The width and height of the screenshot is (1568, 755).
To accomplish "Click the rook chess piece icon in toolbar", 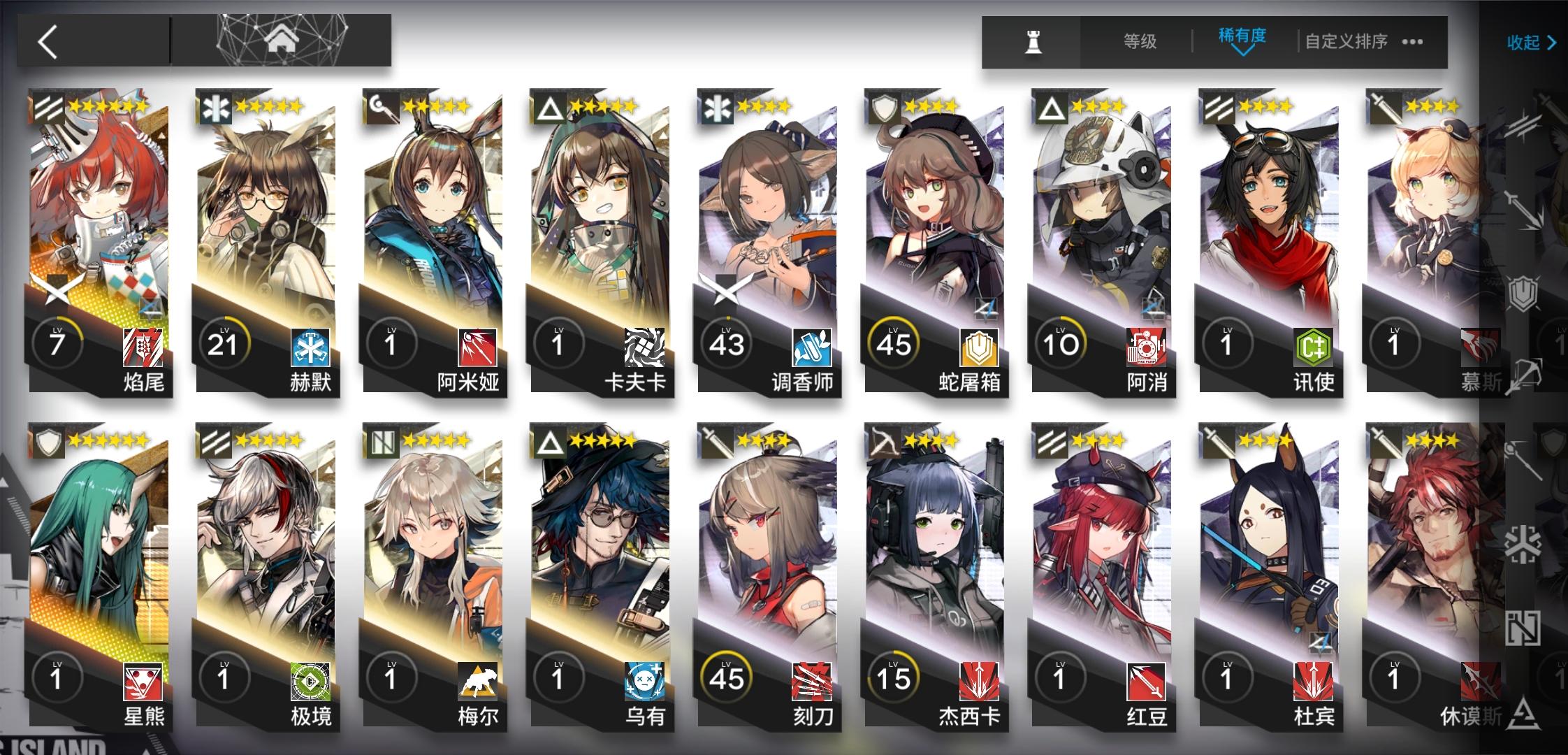I will (1031, 42).
